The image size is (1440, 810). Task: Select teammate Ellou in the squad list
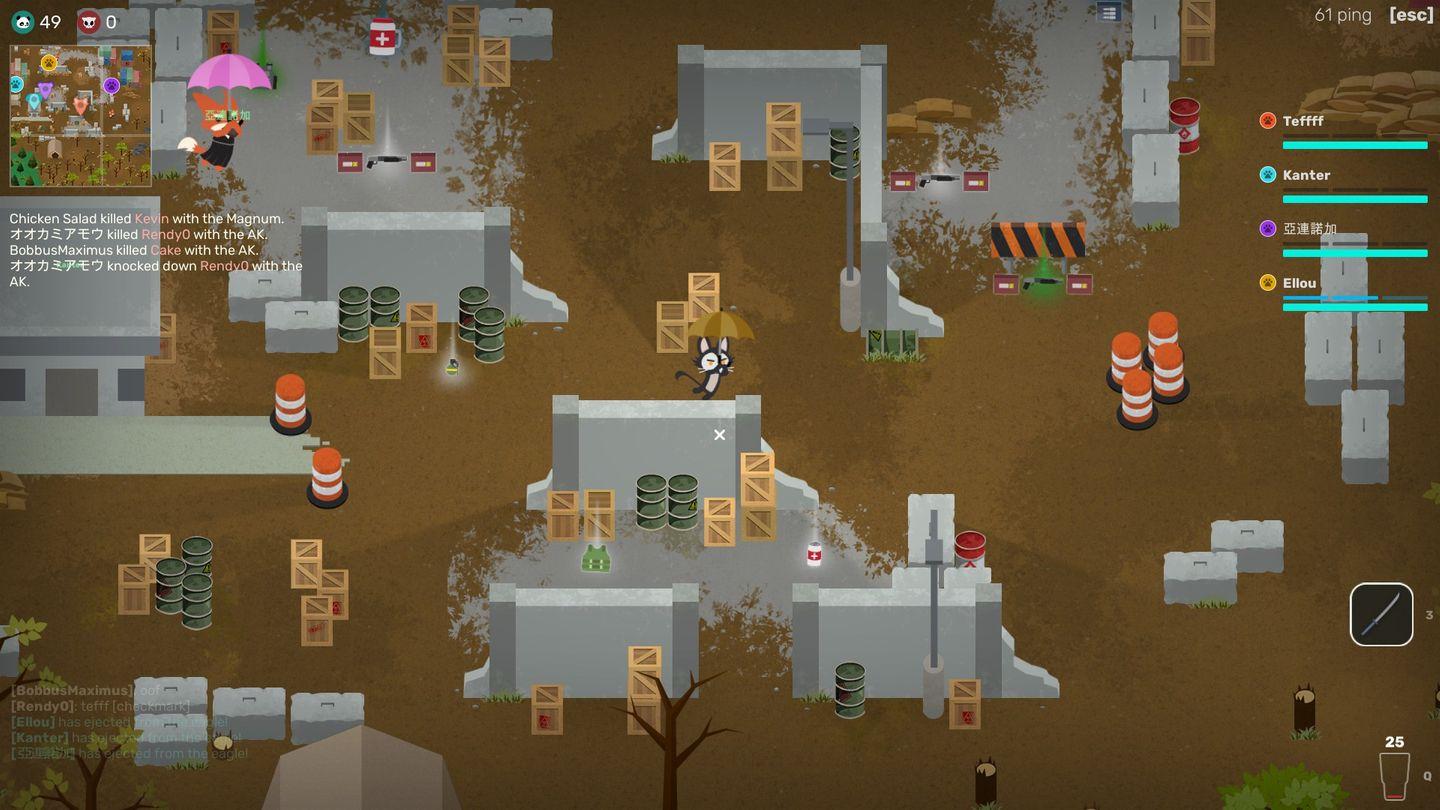point(1299,283)
